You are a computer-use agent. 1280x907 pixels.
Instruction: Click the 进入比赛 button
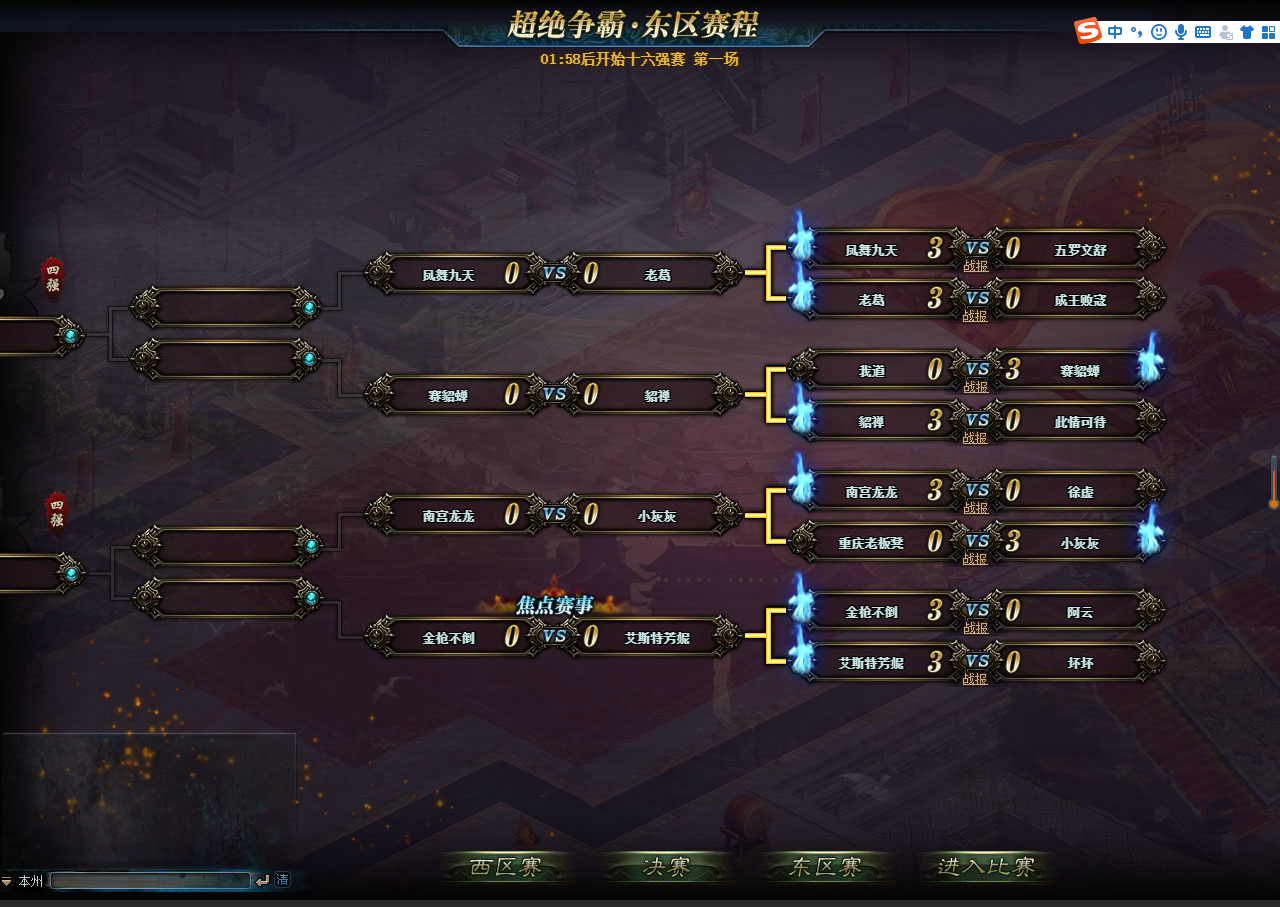coord(987,867)
